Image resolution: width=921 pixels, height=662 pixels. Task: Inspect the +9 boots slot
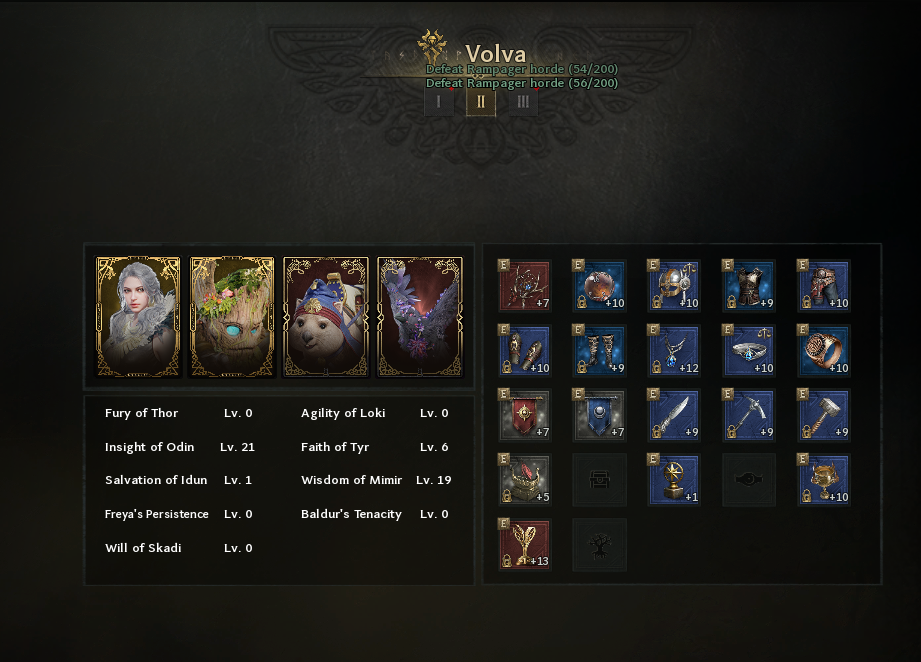(600, 351)
